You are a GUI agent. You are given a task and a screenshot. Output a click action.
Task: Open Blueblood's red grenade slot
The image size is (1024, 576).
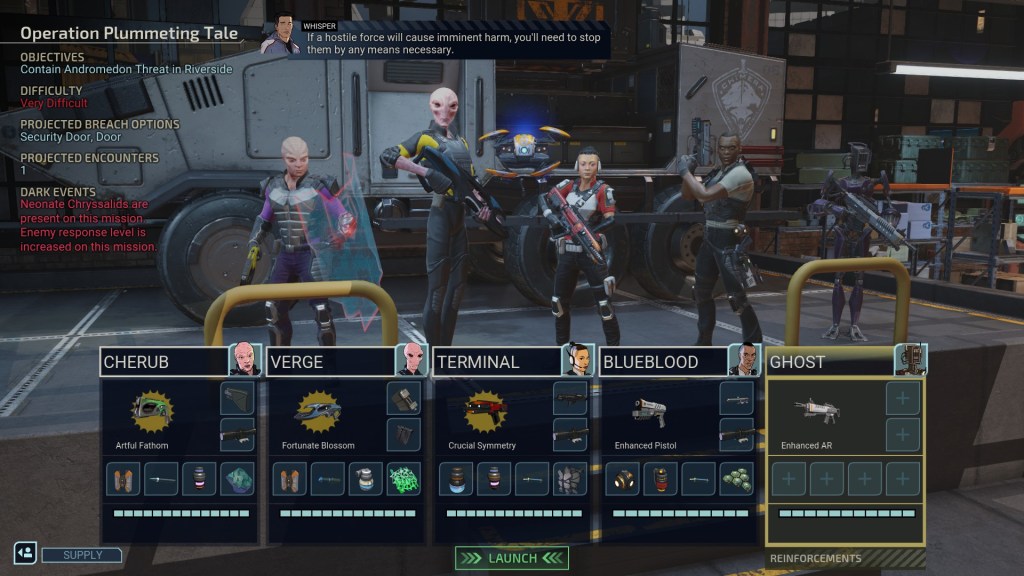click(x=660, y=479)
